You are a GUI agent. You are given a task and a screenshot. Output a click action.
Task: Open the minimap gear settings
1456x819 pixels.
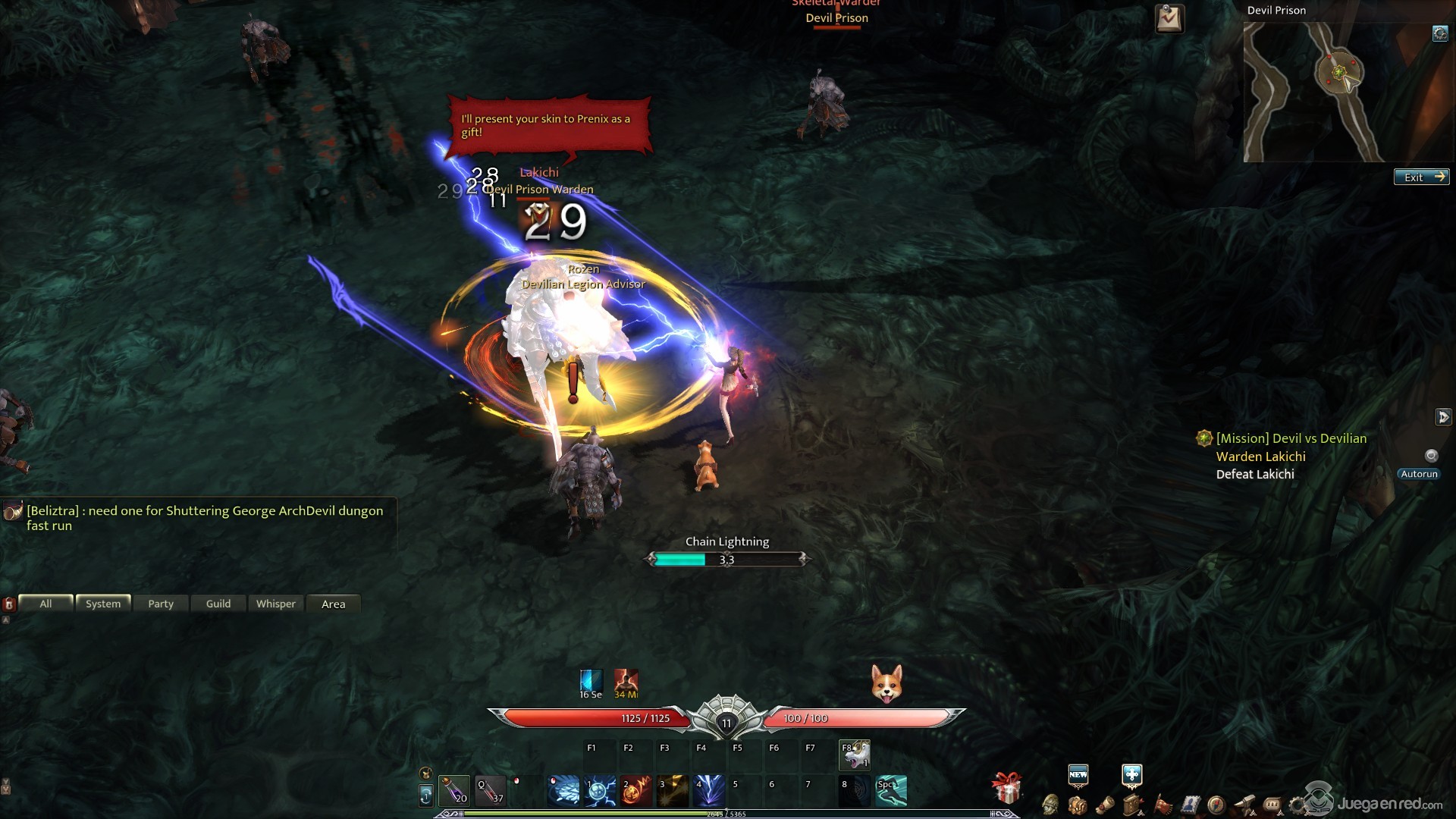1439,33
